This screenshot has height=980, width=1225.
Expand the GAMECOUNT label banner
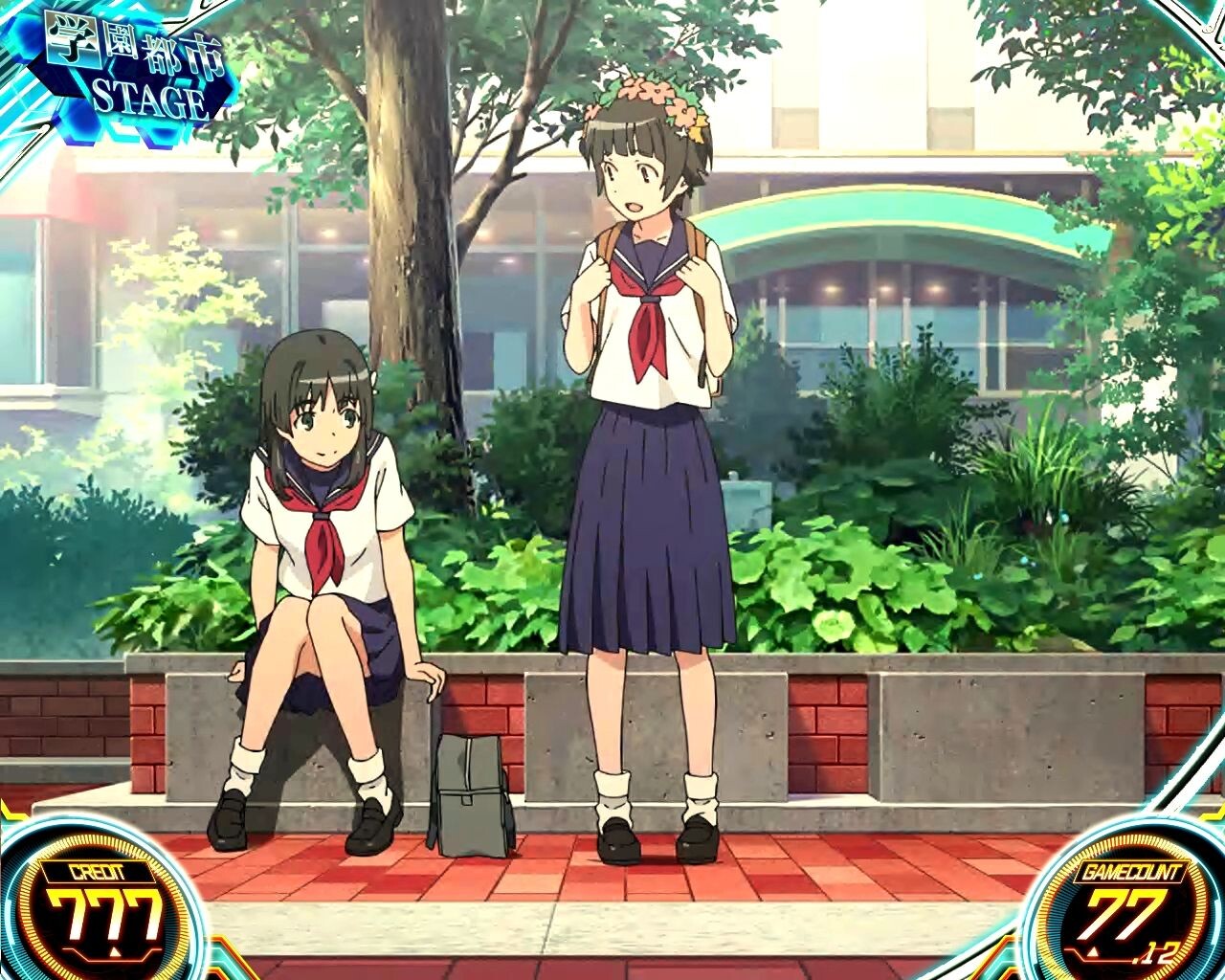point(1131,871)
